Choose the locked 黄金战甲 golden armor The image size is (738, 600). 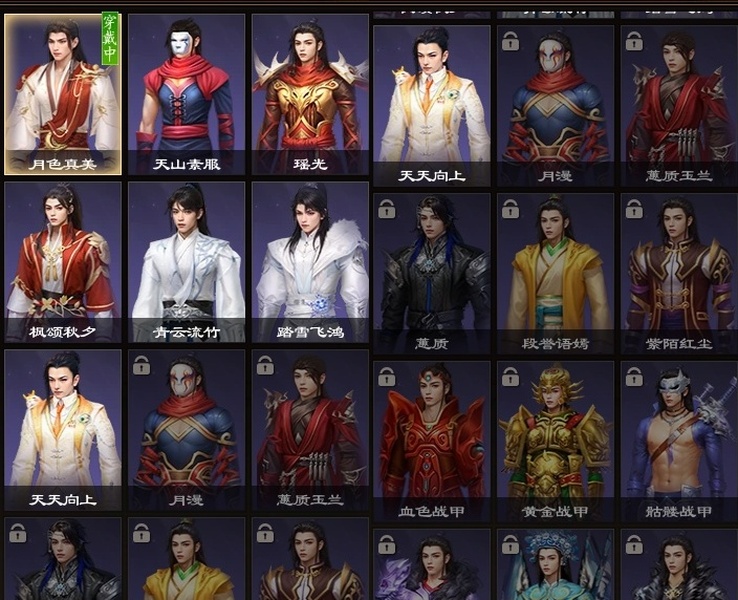pos(555,441)
